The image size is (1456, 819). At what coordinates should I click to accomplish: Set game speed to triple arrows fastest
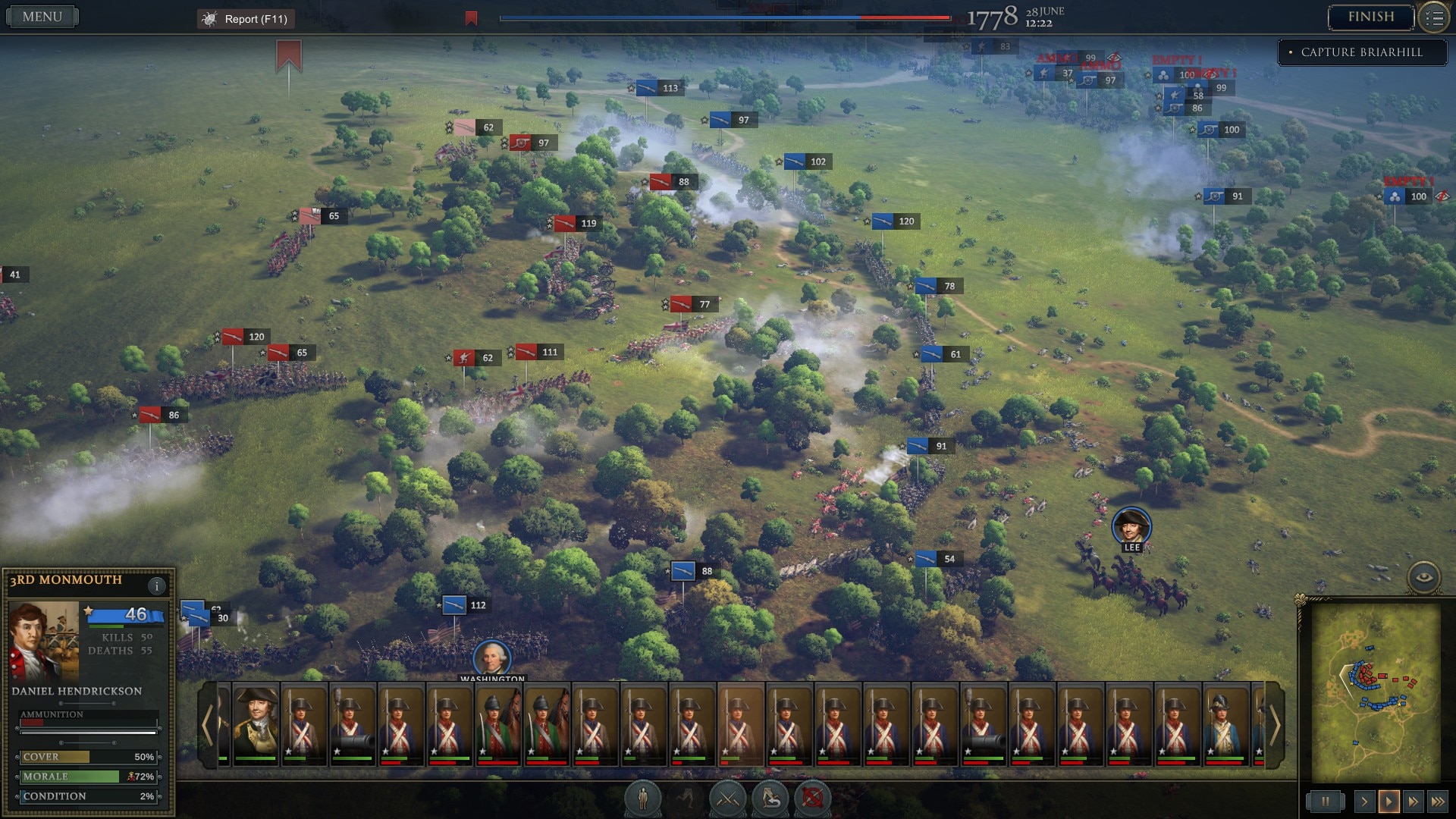tap(1437, 802)
